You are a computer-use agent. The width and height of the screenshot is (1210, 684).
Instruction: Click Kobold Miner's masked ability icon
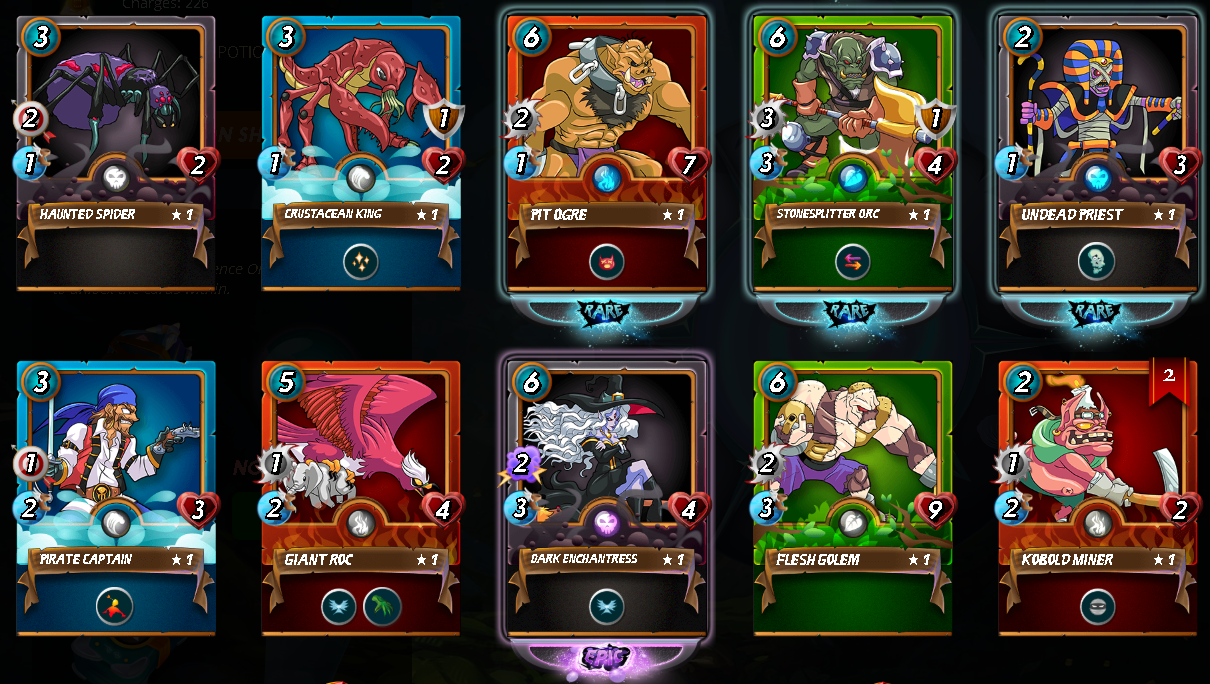click(x=1097, y=606)
